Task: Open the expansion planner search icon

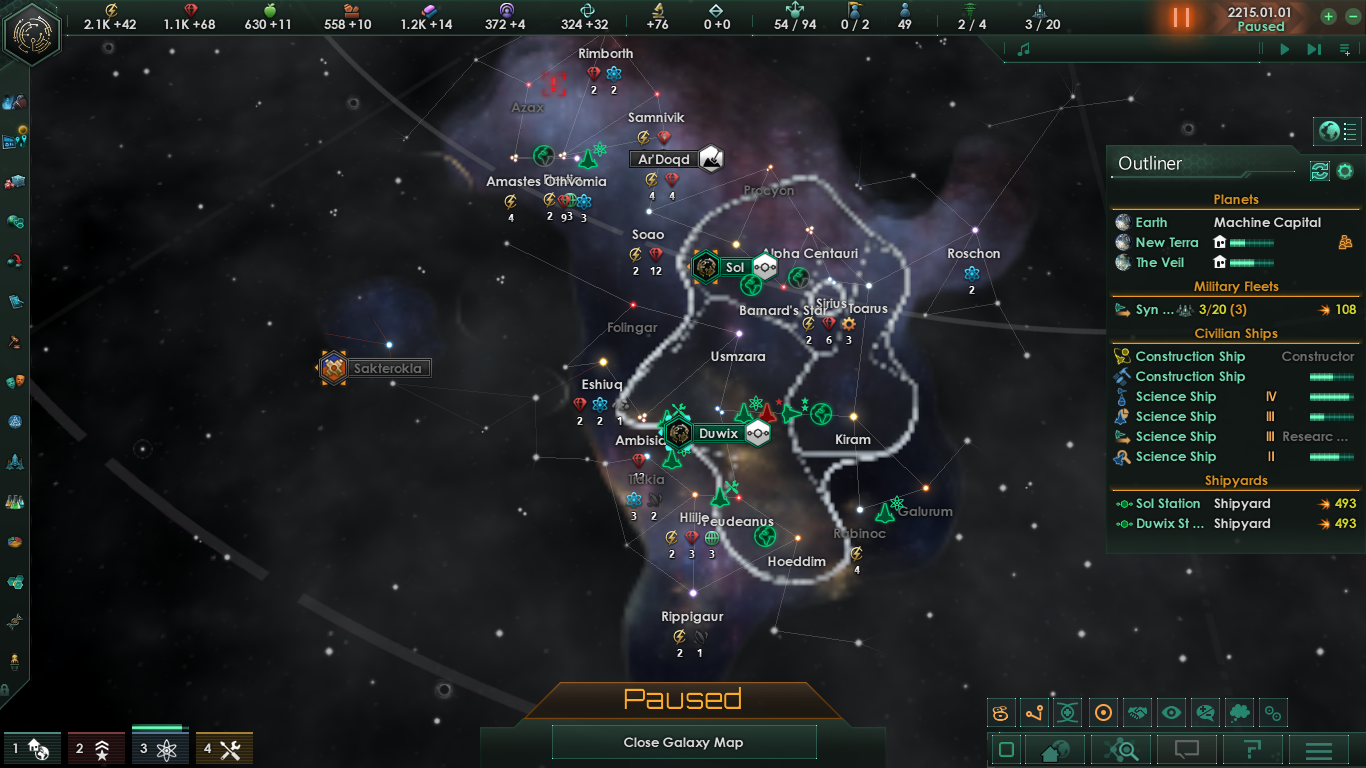Action: pos(1120,748)
